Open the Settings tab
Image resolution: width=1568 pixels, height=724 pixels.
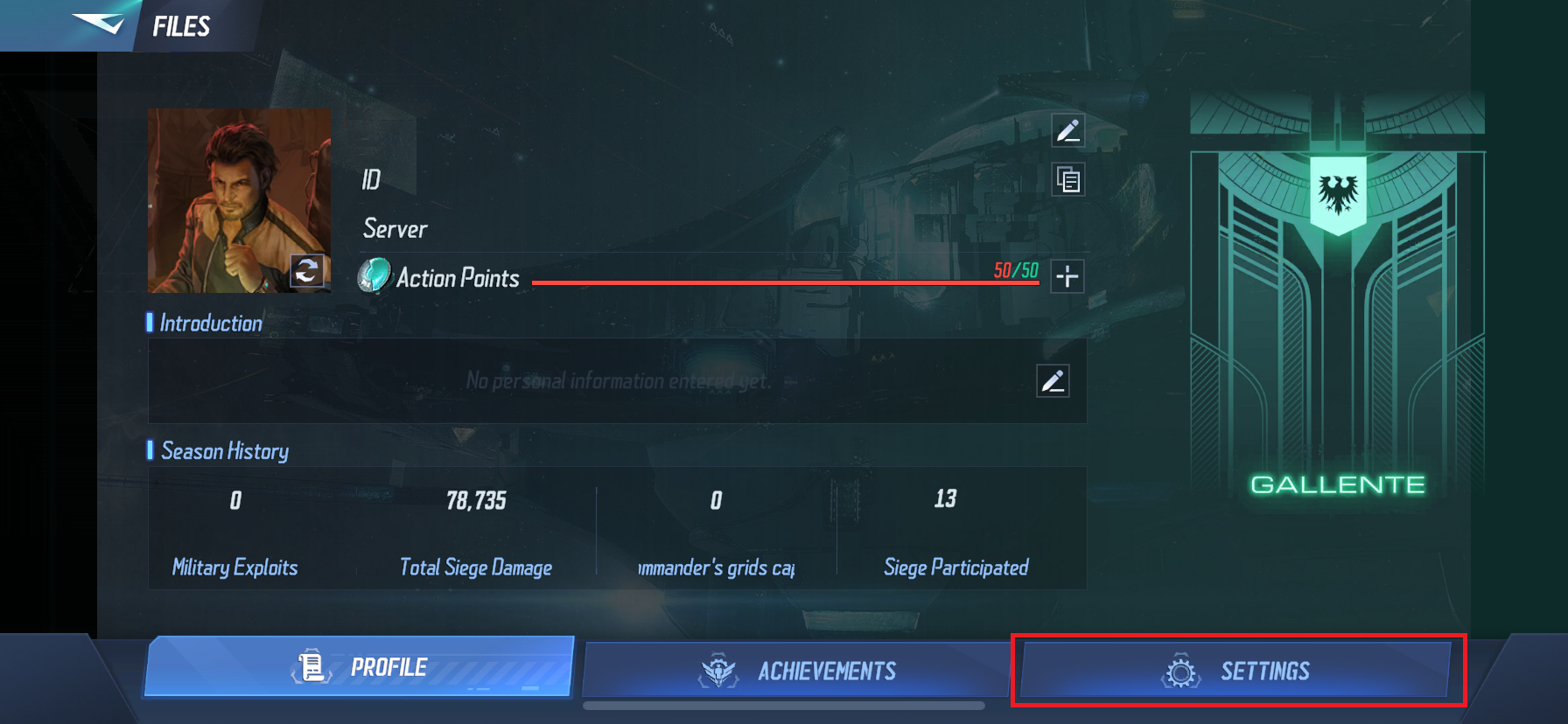click(x=1236, y=671)
